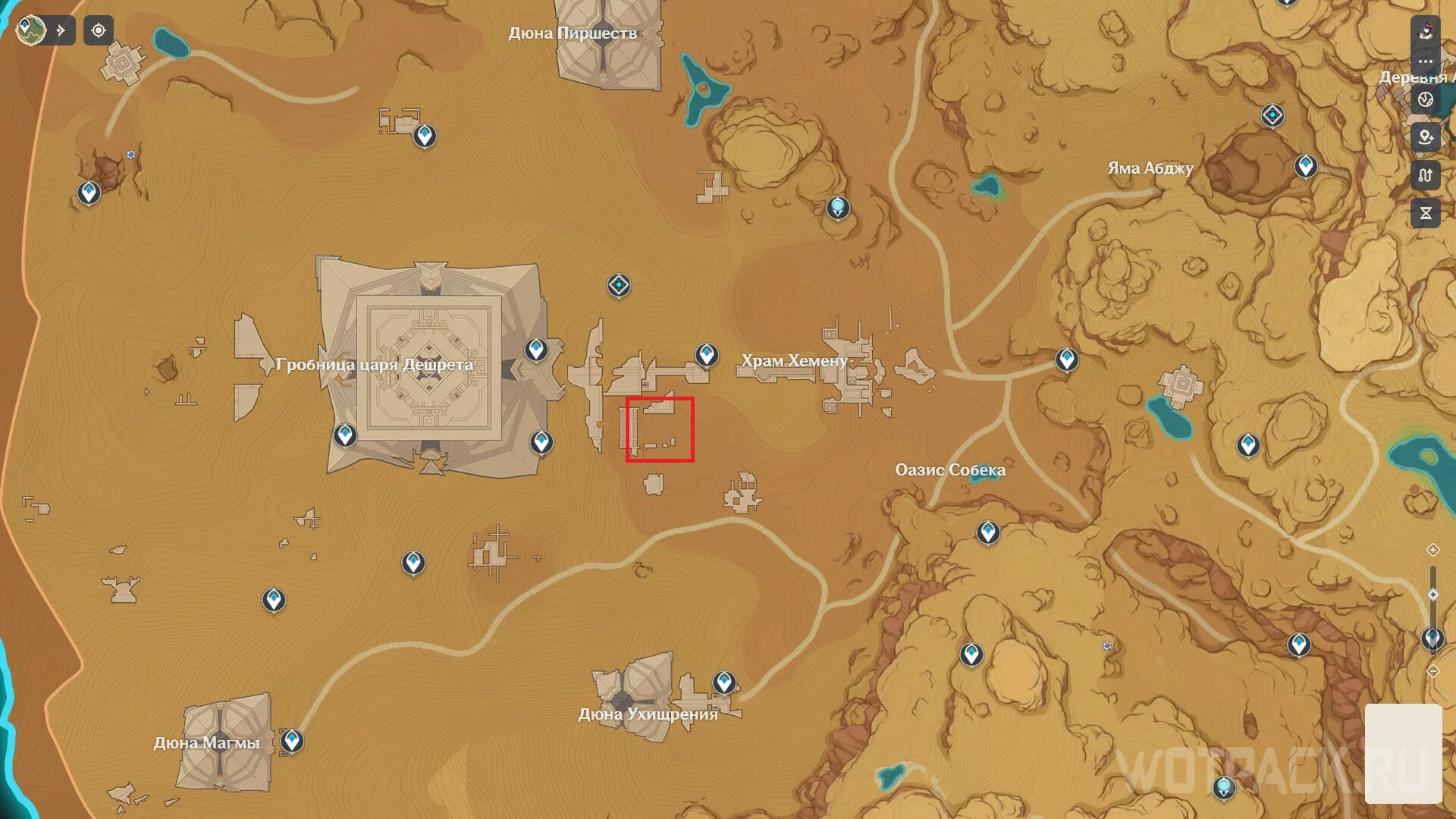Select the domain marker north of Дешрет's tomb
This screenshot has width=1456, height=819.
click(x=619, y=286)
